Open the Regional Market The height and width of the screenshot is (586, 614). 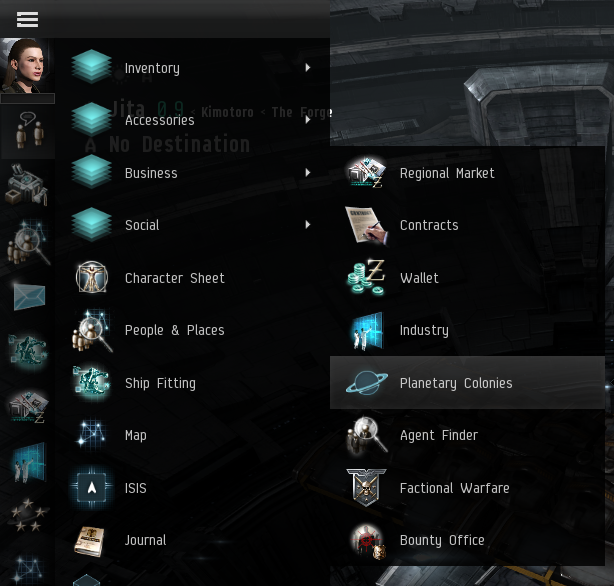446,173
